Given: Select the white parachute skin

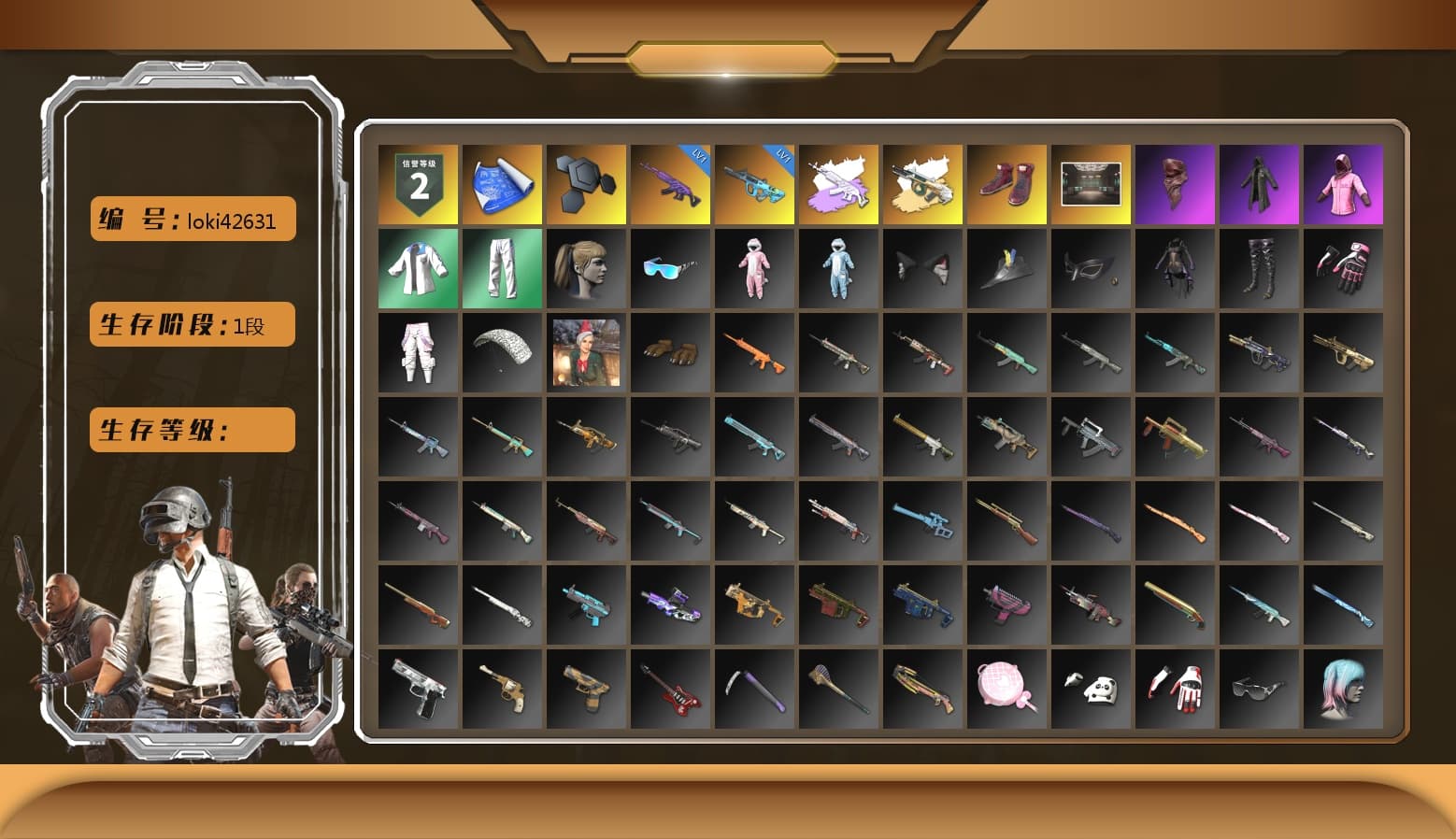Looking at the screenshot, I should [x=502, y=353].
